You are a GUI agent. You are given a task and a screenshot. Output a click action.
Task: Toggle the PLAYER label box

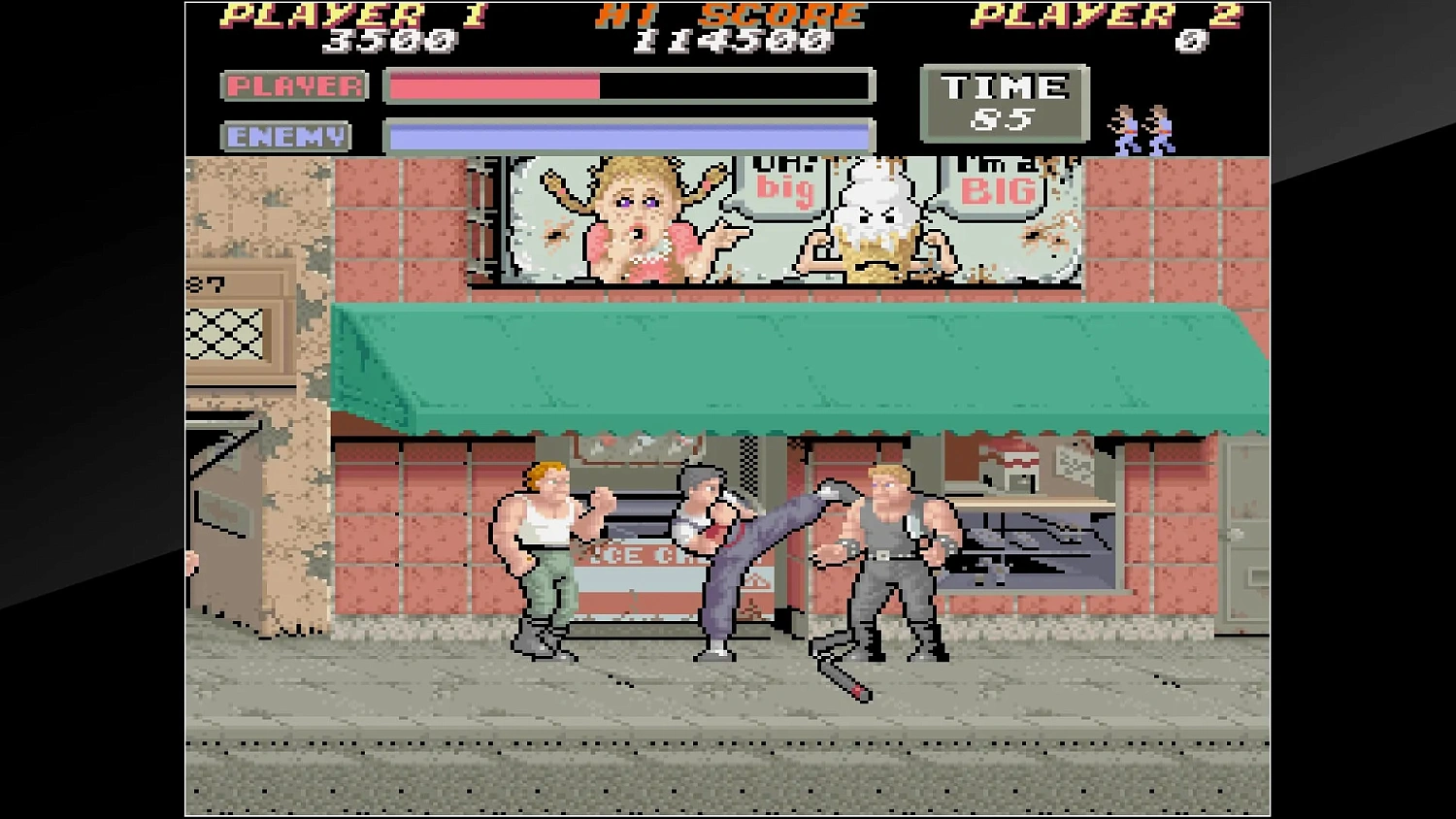293,86
